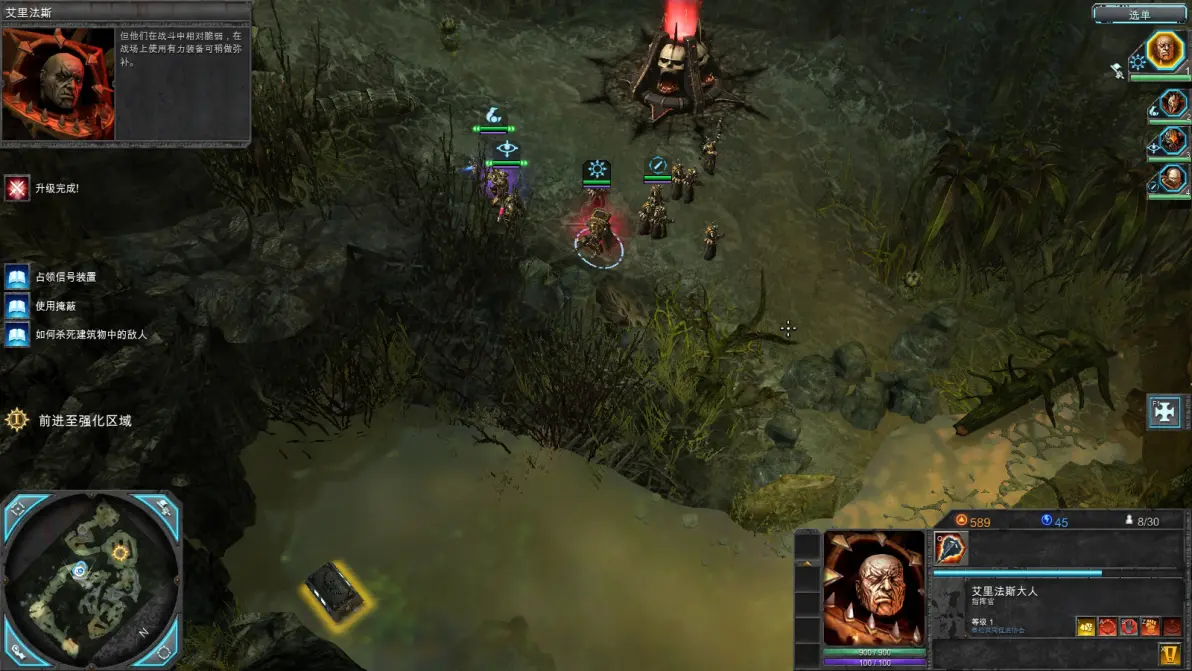Select squad portrait numbered 3

(x=1171, y=141)
